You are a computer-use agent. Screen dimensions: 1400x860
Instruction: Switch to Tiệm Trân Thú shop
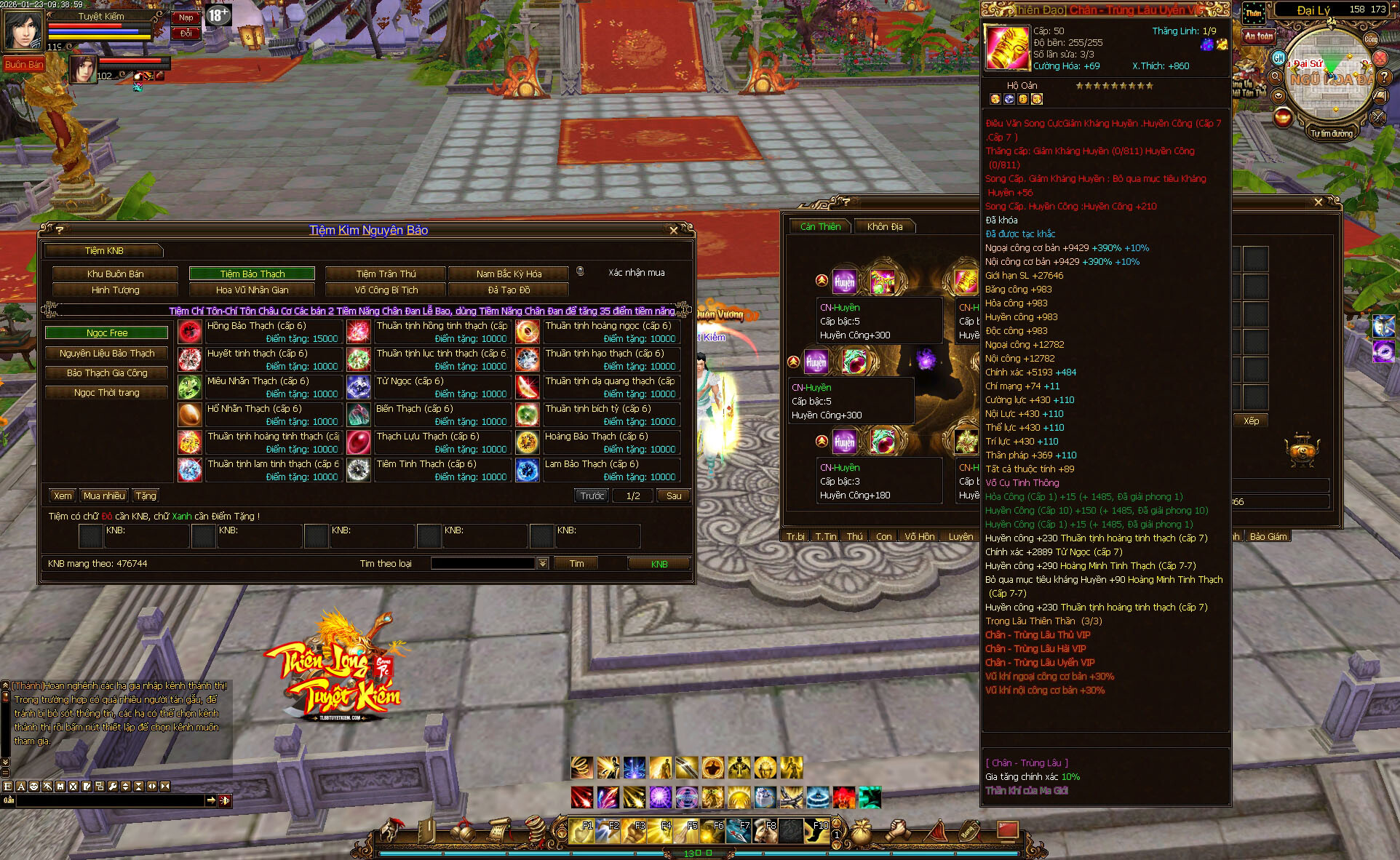click(386, 274)
